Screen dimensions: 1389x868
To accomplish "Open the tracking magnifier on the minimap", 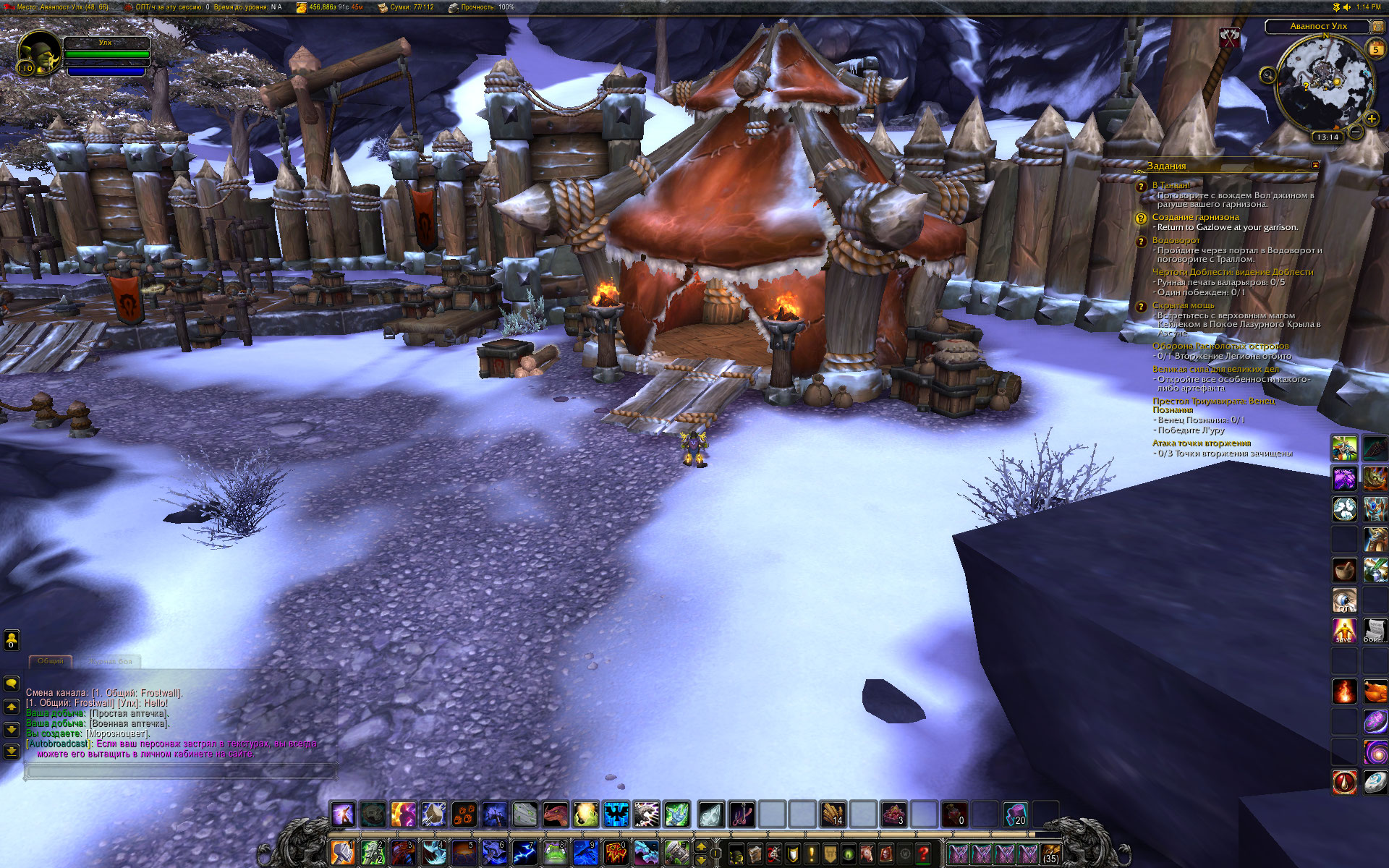I will [1267, 75].
